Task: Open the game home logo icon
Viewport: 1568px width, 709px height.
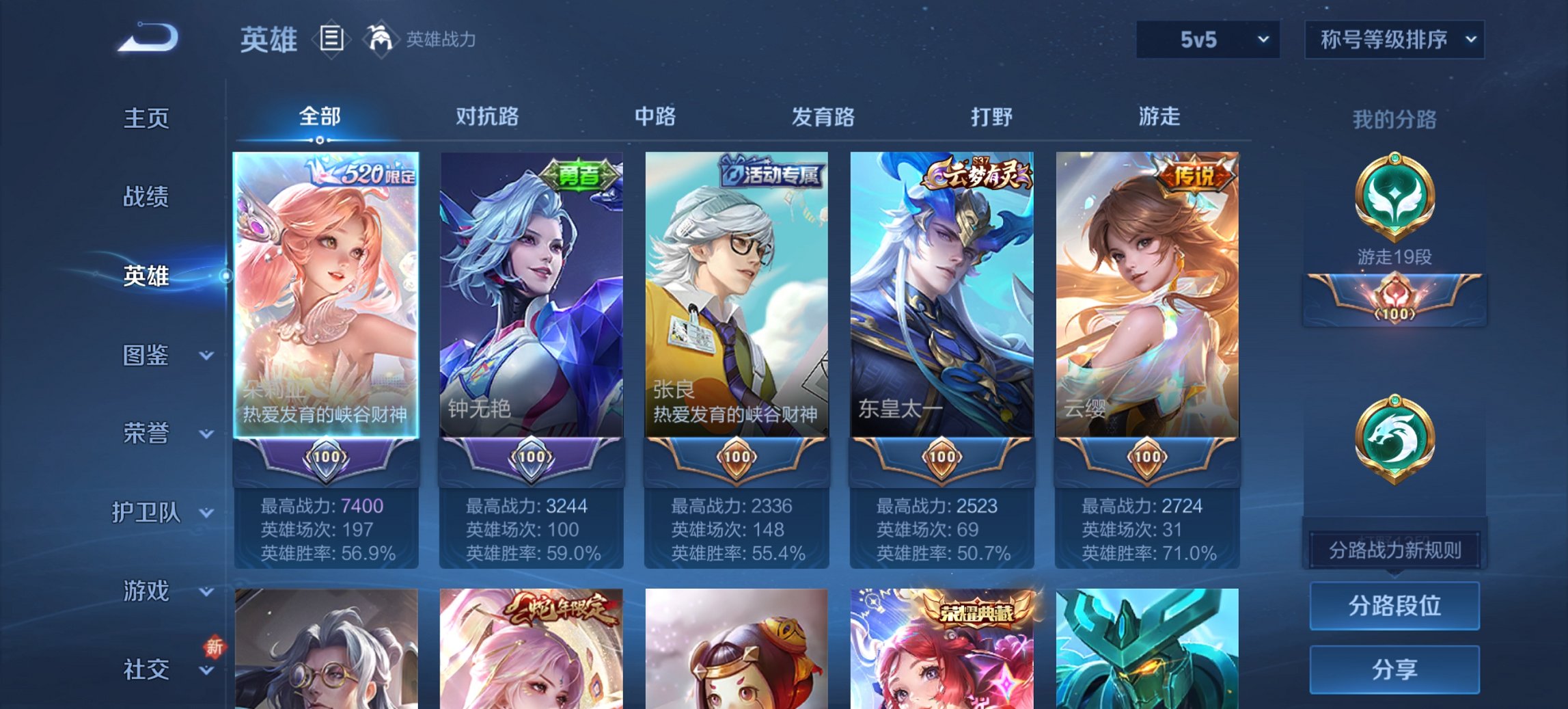Action: [x=147, y=38]
